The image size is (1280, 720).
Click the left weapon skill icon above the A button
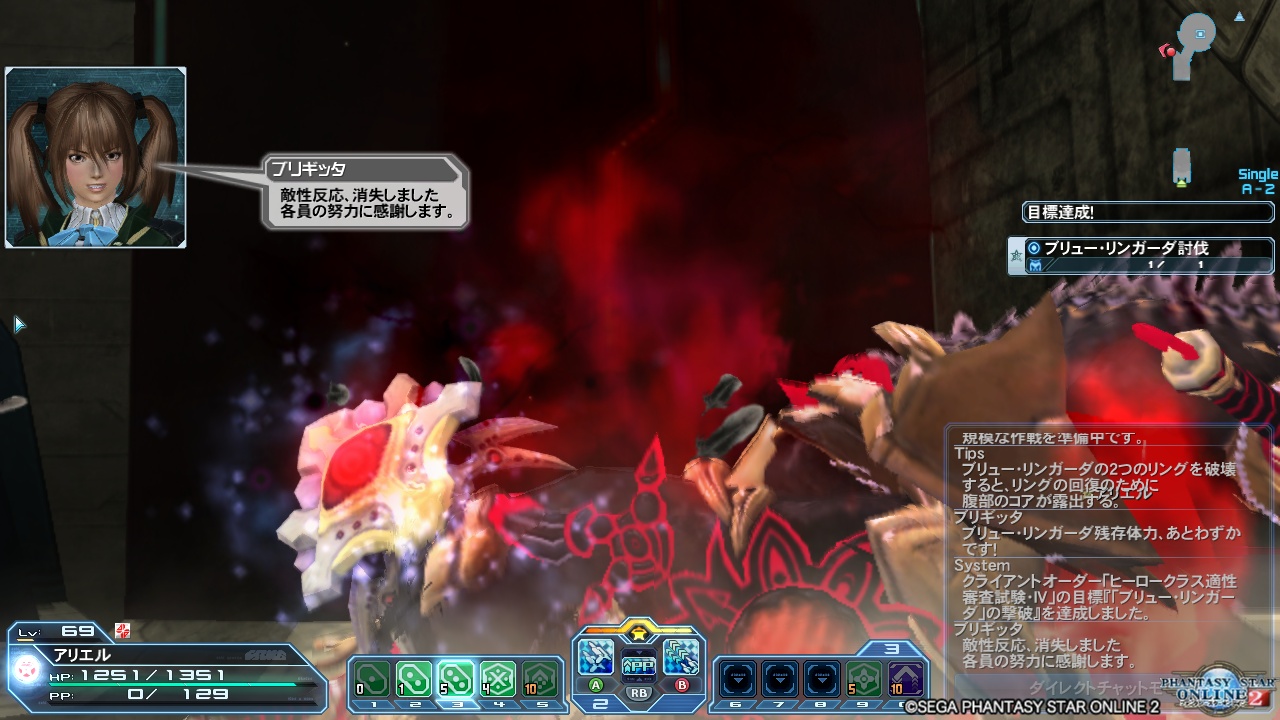[x=594, y=657]
